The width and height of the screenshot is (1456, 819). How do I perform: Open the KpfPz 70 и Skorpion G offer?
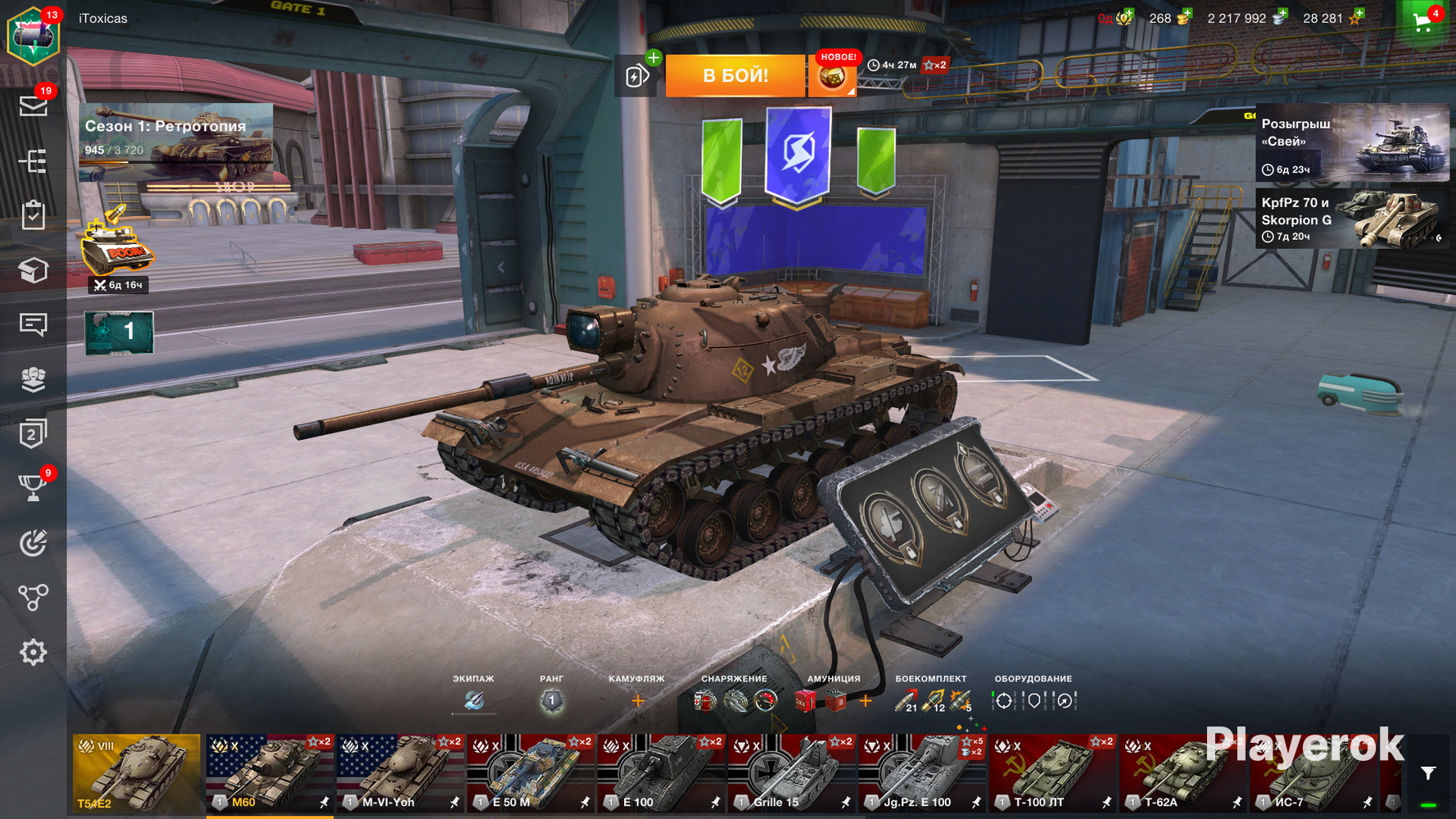click(x=1351, y=219)
